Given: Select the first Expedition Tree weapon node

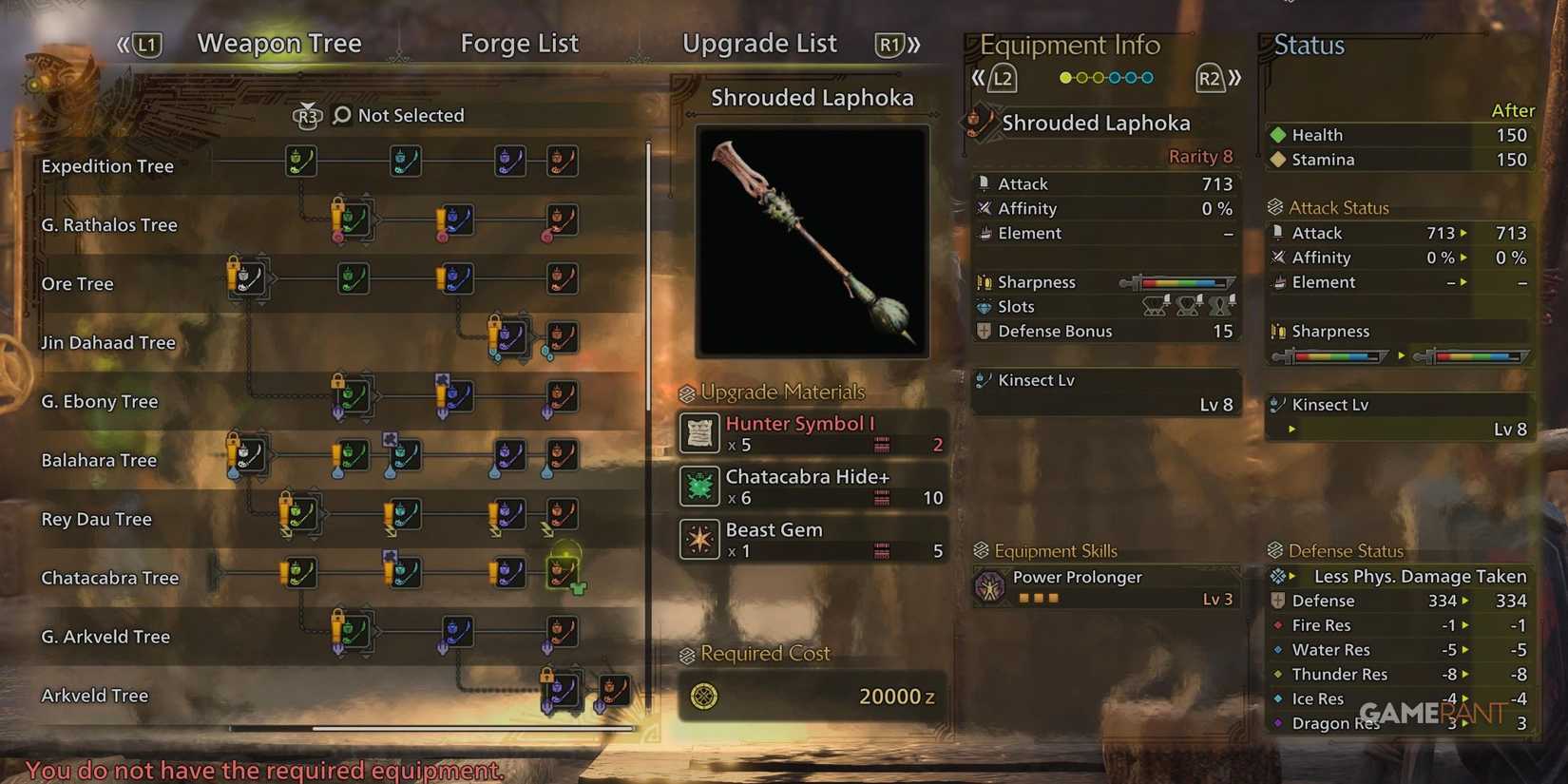Looking at the screenshot, I should coord(300,162).
